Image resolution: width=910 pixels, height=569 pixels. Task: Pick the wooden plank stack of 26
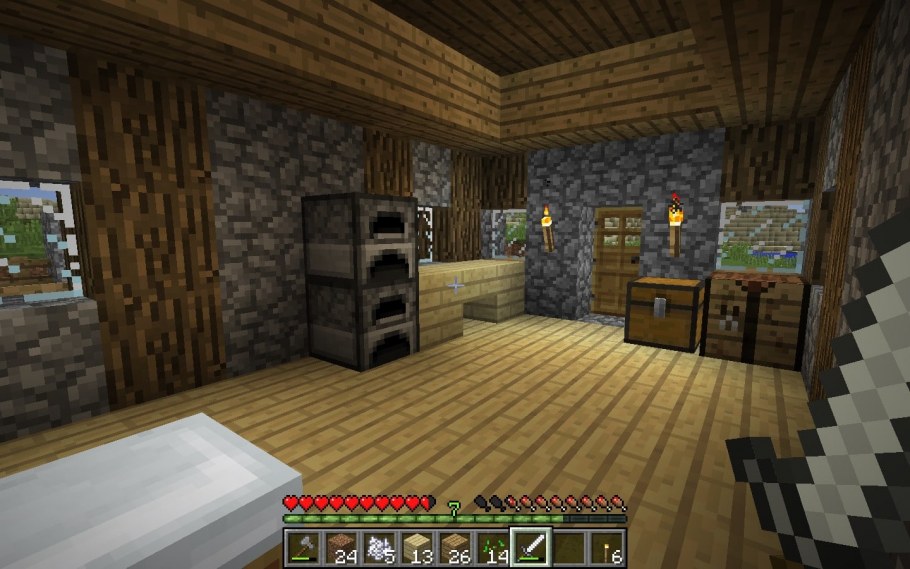pos(455,547)
